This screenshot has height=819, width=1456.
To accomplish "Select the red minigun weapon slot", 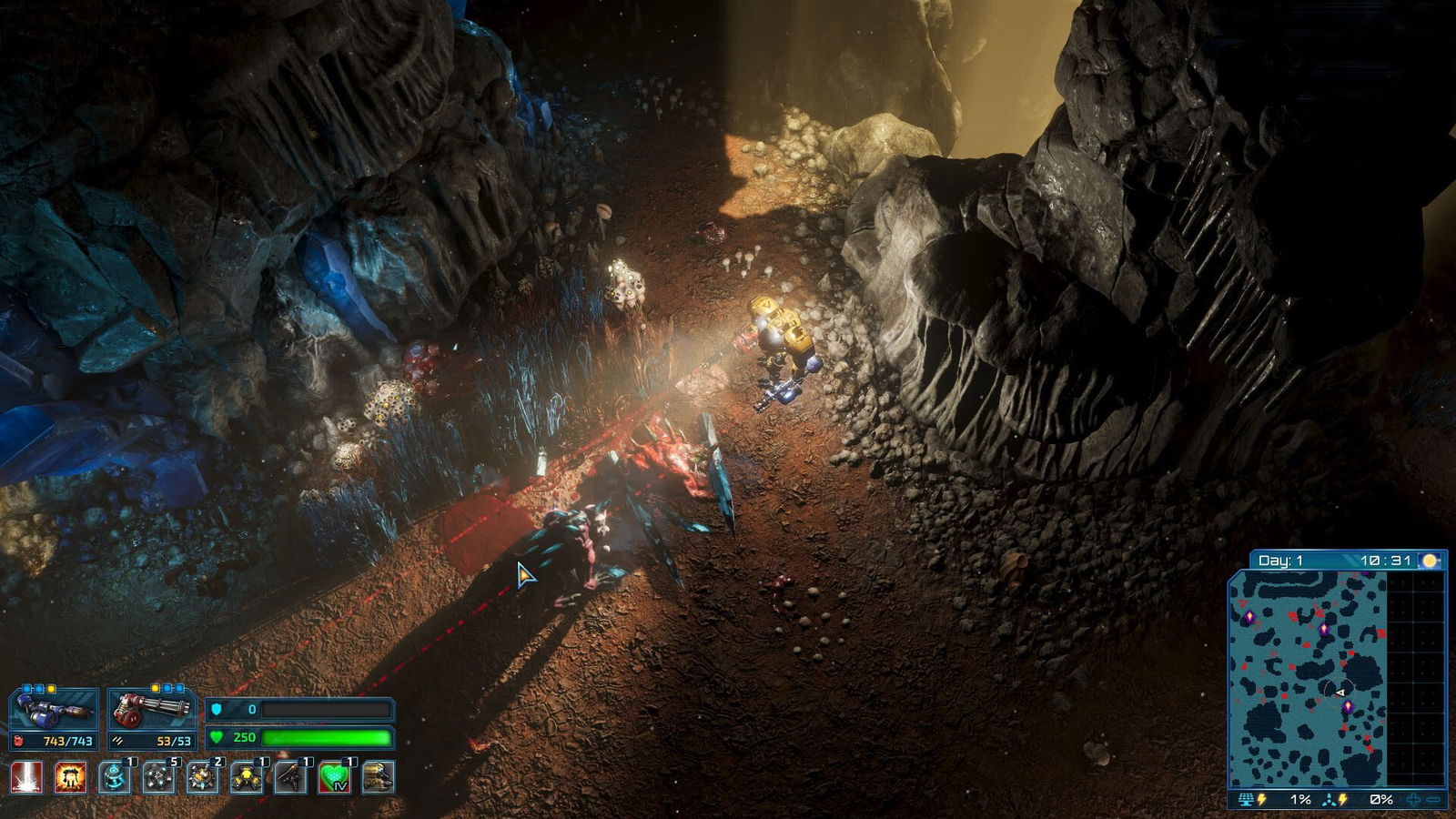I will click(x=151, y=711).
